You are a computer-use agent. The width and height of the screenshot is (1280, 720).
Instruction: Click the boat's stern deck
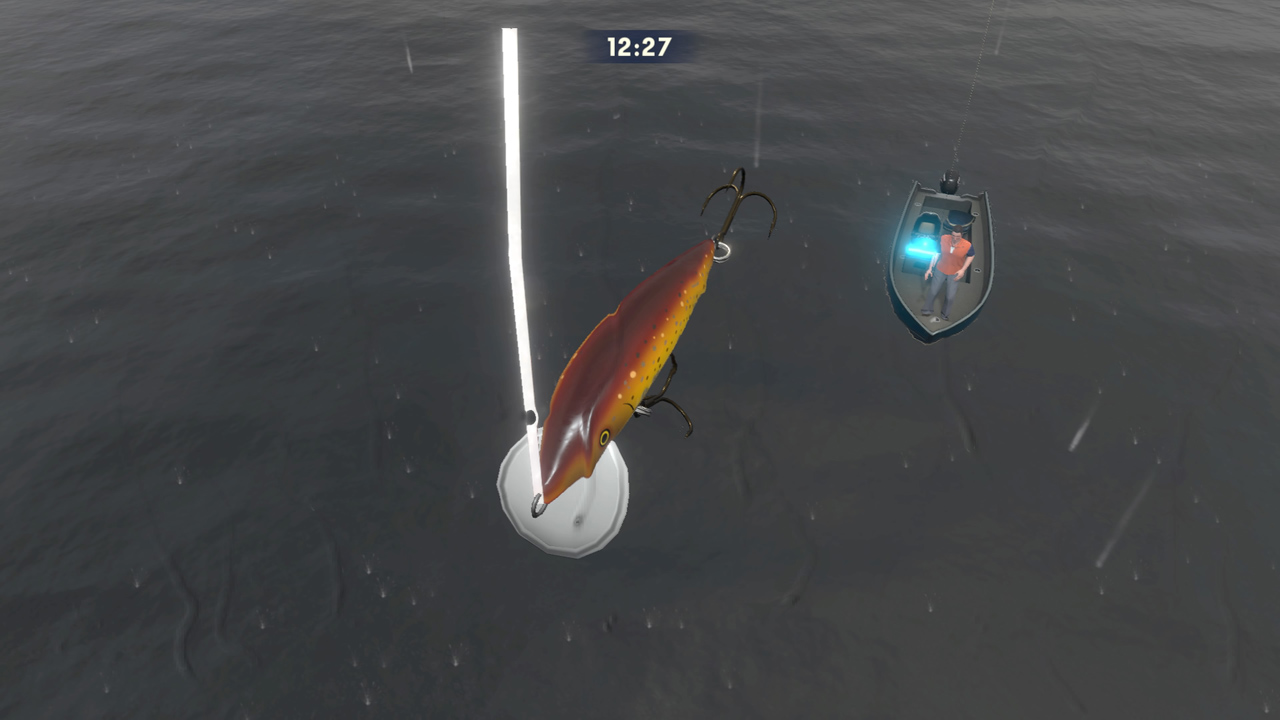944,204
